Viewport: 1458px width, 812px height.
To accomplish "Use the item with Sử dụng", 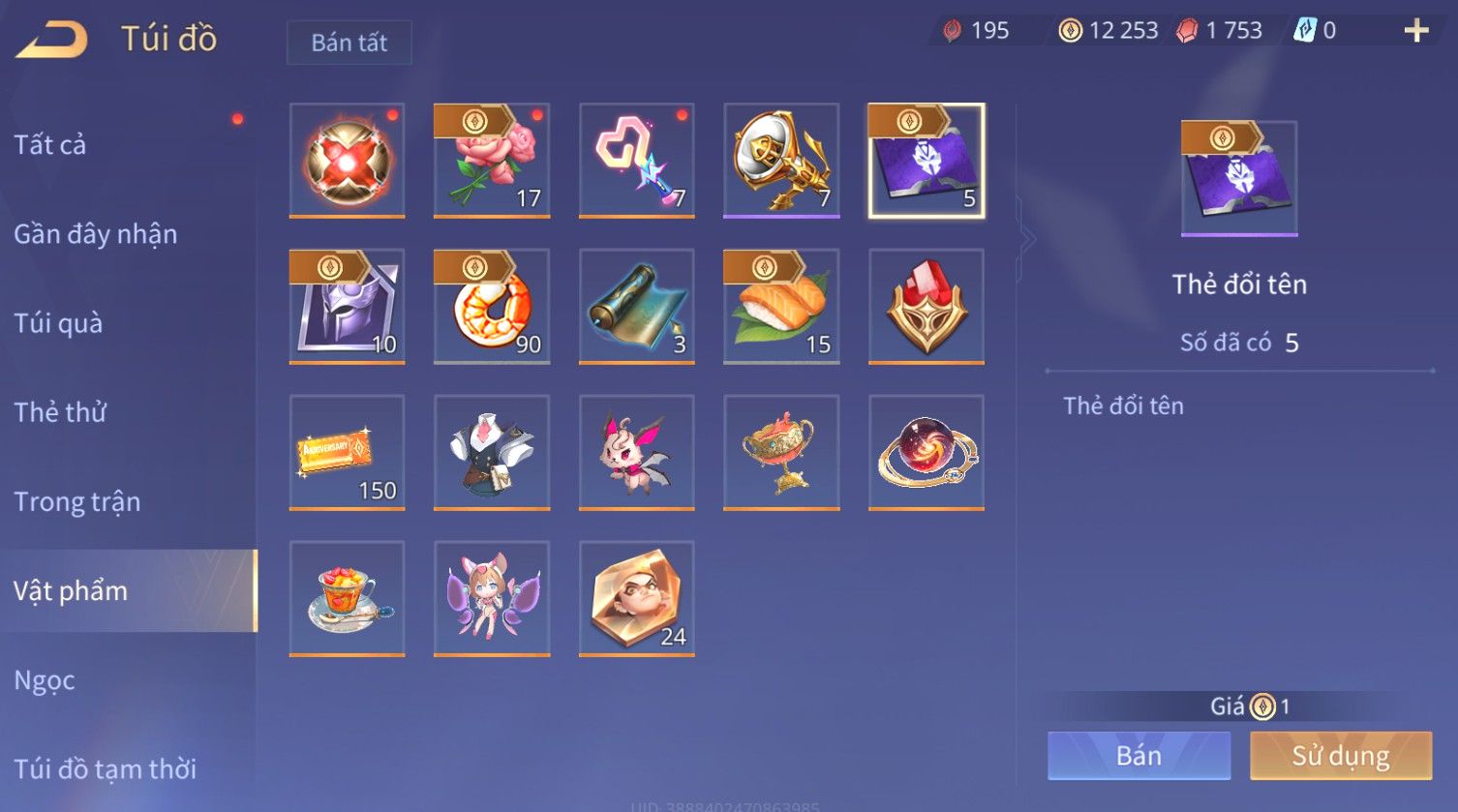I will tap(1340, 756).
